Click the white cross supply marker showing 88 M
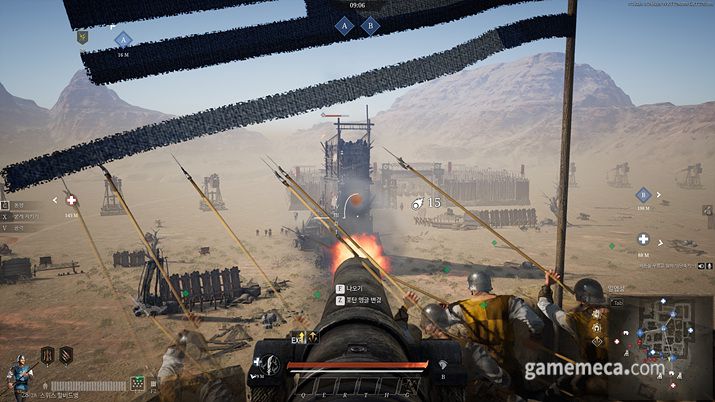The image size is (715, 402). (643, 239)
